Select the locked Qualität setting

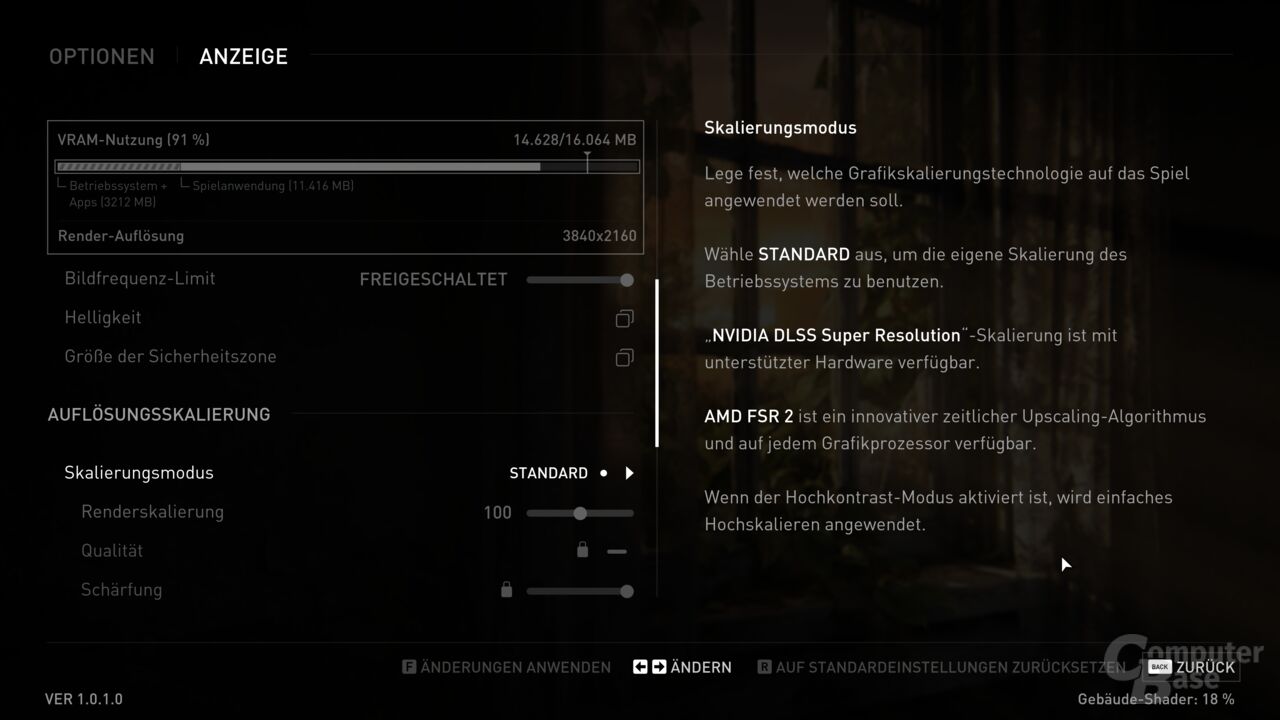[113, 551]
